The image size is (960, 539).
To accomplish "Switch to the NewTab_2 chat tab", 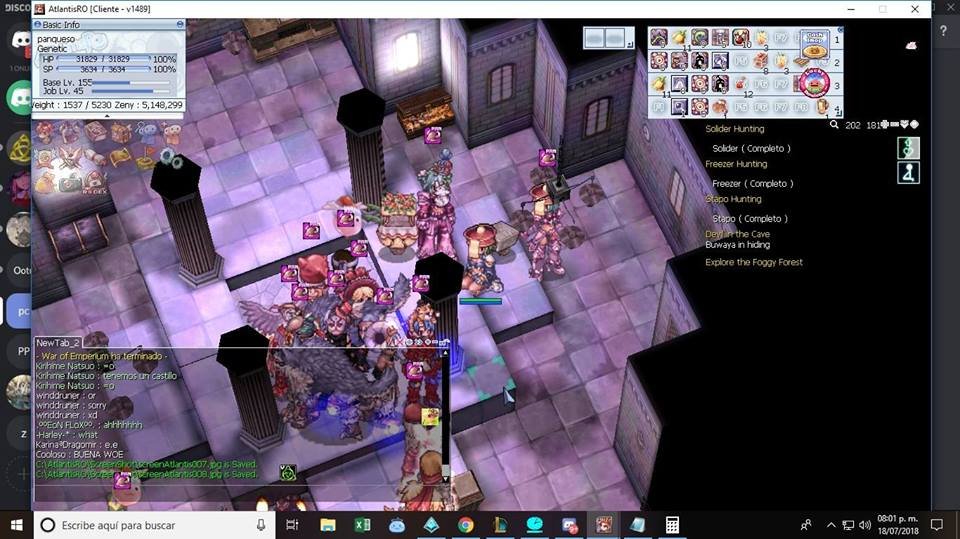I will click(57, 342).
